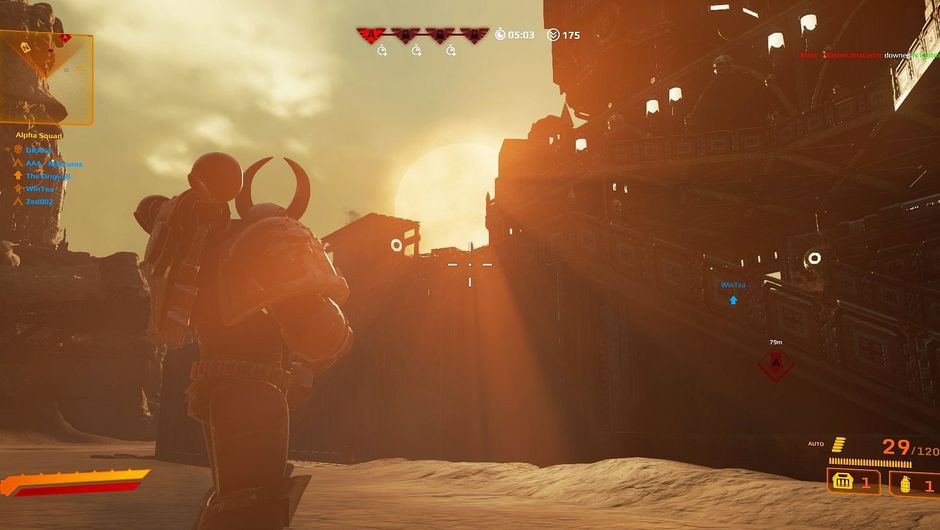This screenshot has height=530, width=940.
Task: Click the WinTea teammate arrow marker
Action: click(733, 299)
